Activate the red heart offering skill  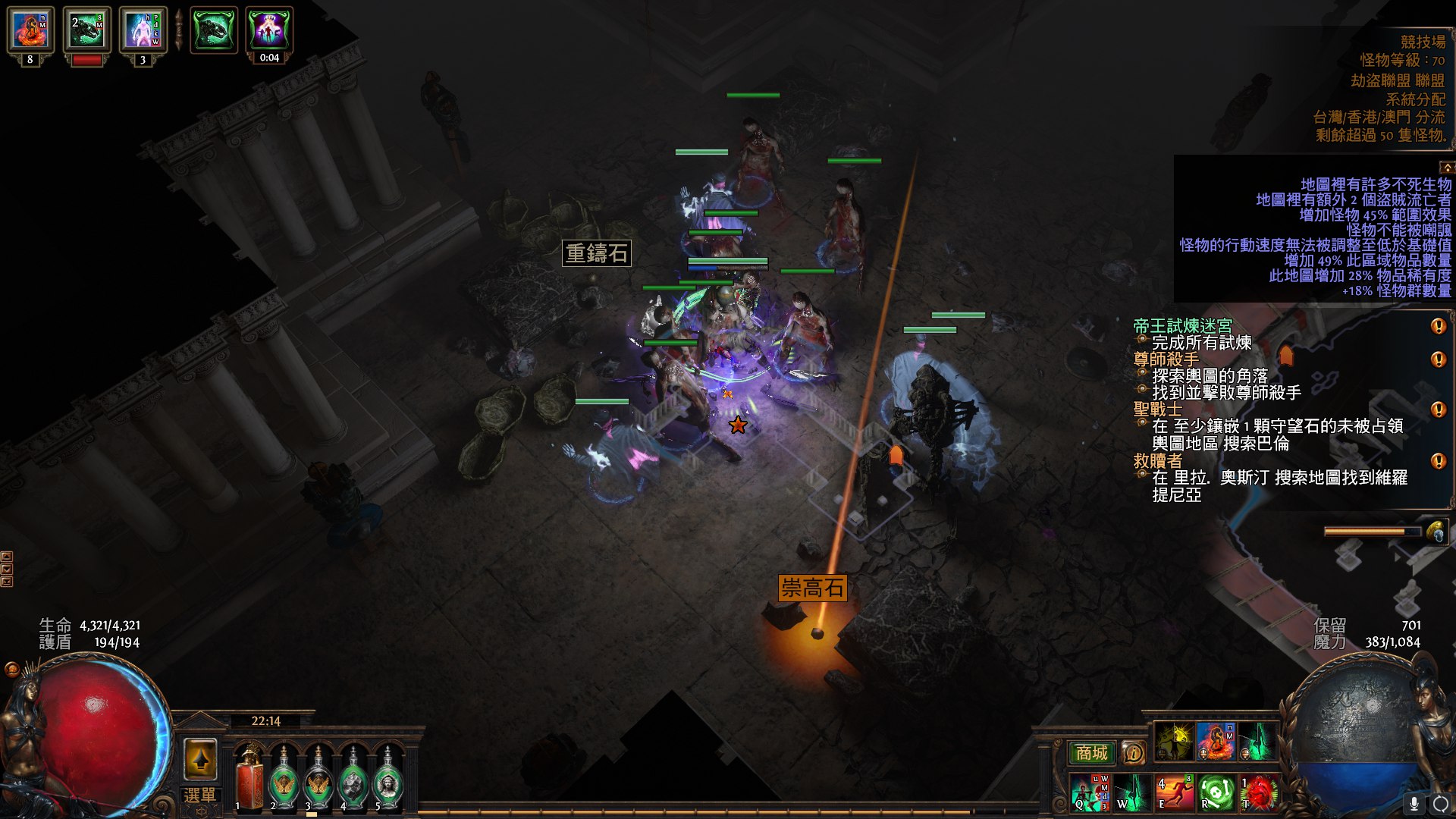pyautogui.click(x=1258, y=792)
